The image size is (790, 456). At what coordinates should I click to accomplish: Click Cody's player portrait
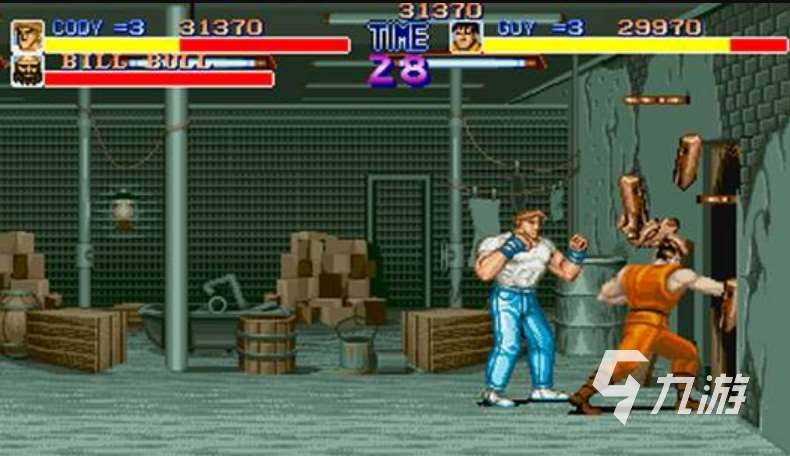tap(27, 36)
